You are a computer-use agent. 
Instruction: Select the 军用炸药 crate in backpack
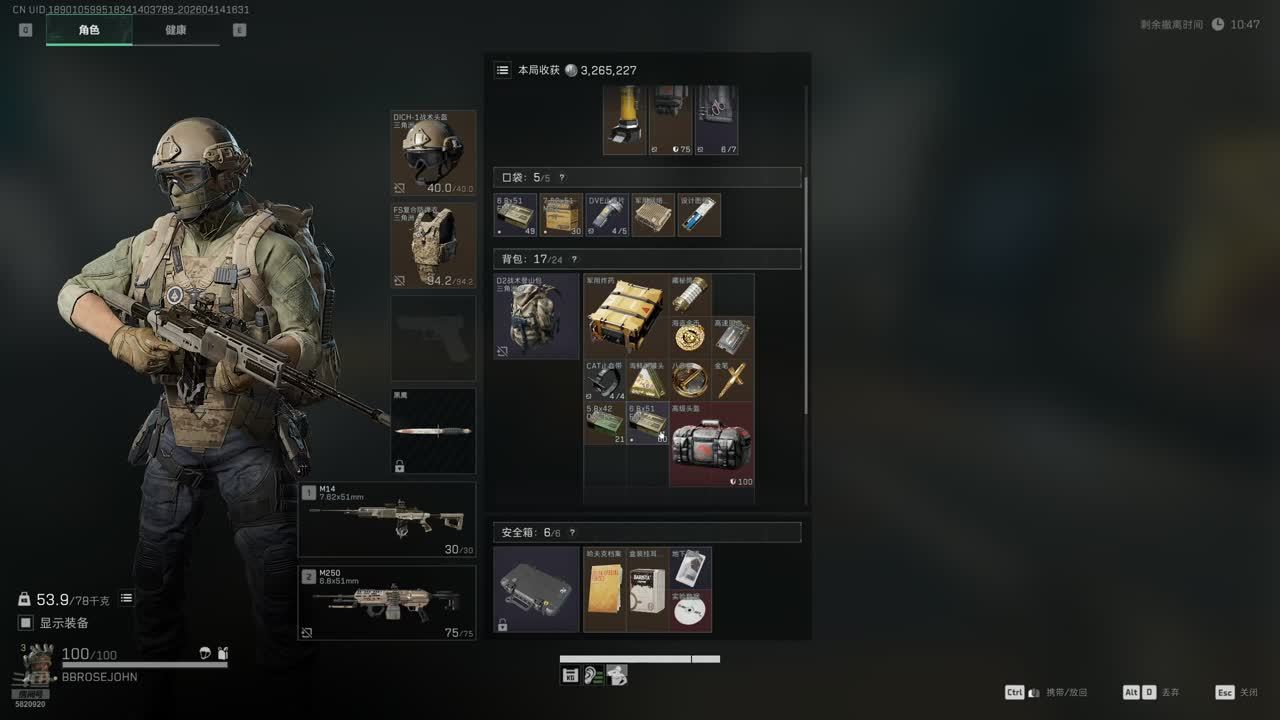pos(625,315)
